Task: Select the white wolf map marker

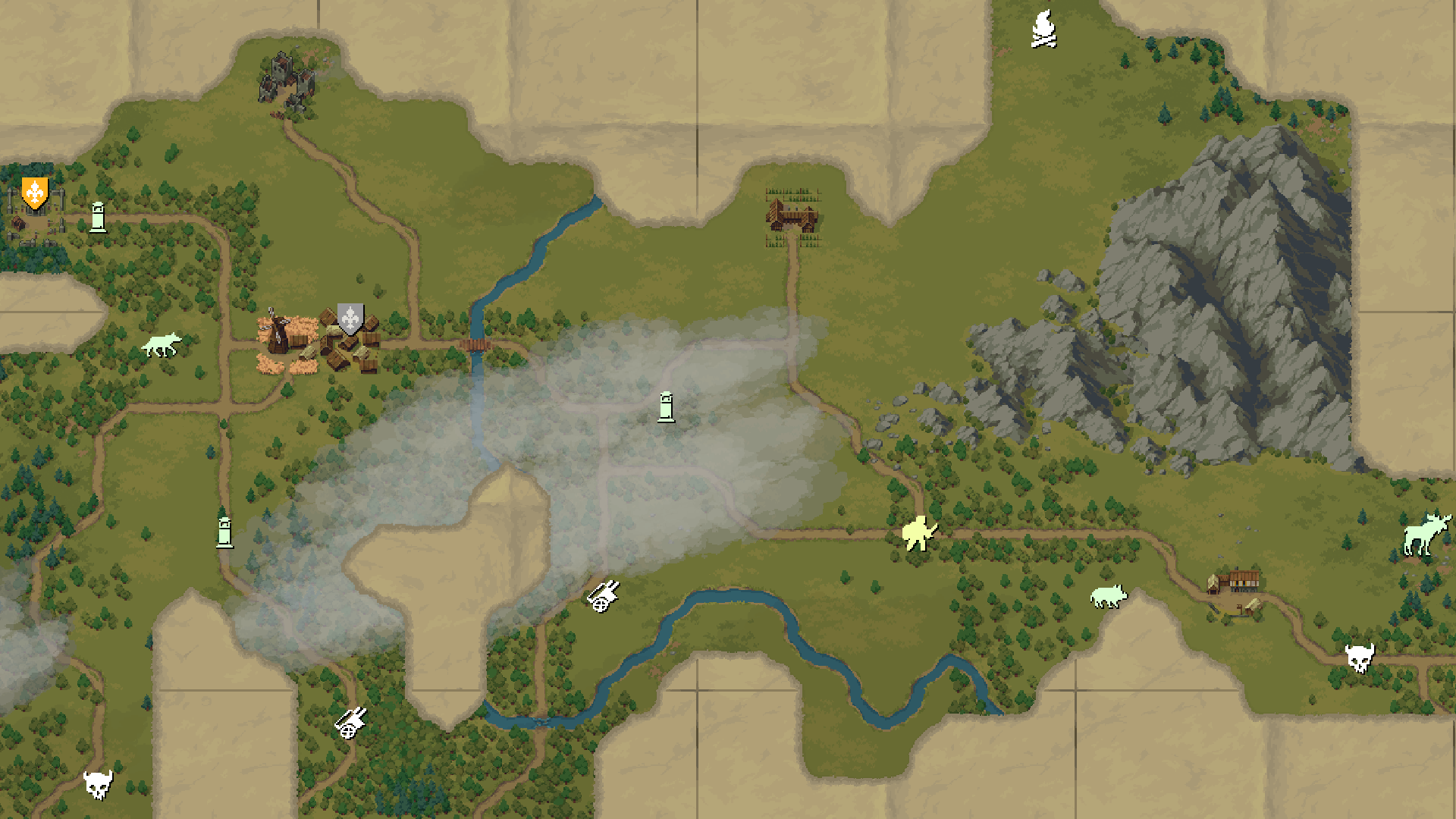Action: [162, 344]
